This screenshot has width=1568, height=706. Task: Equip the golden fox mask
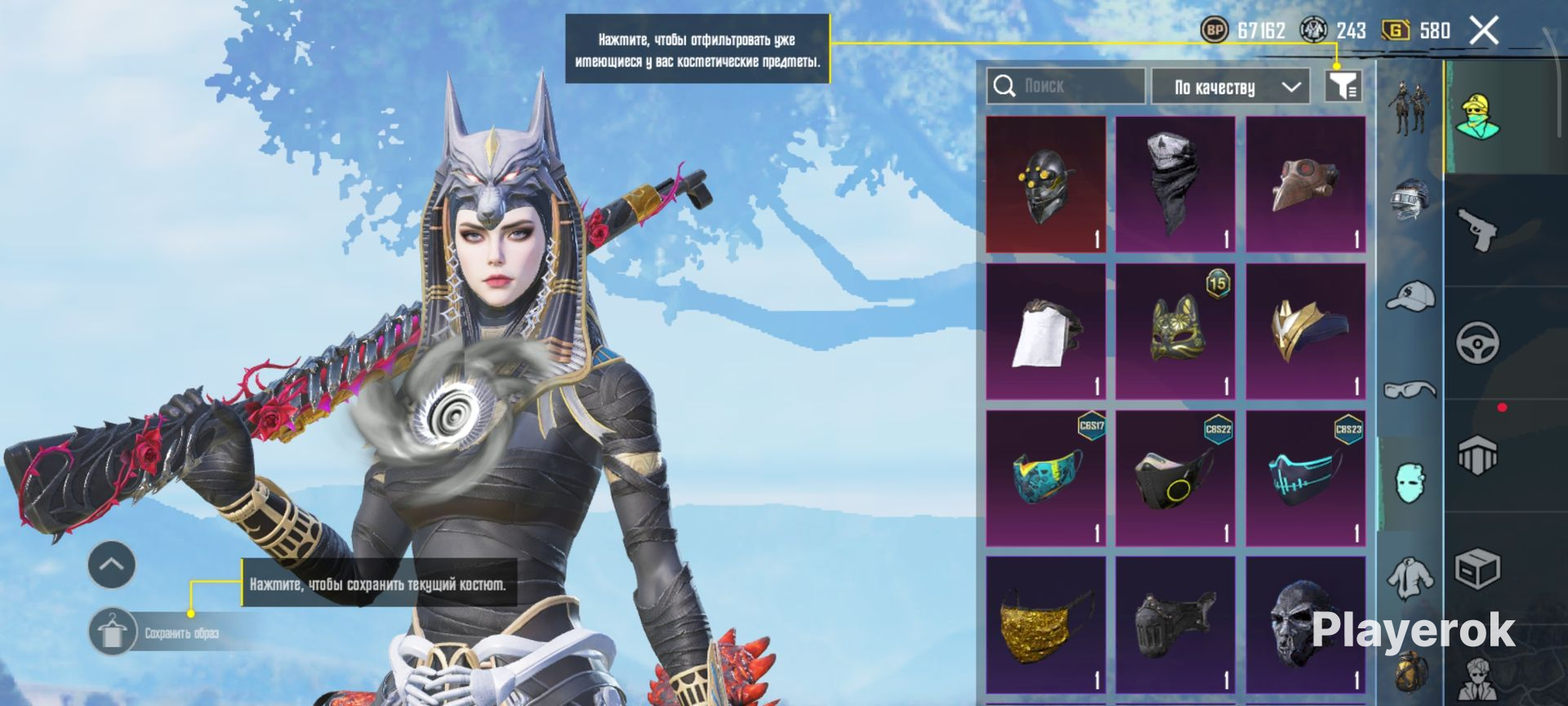tap(1175, 332)
